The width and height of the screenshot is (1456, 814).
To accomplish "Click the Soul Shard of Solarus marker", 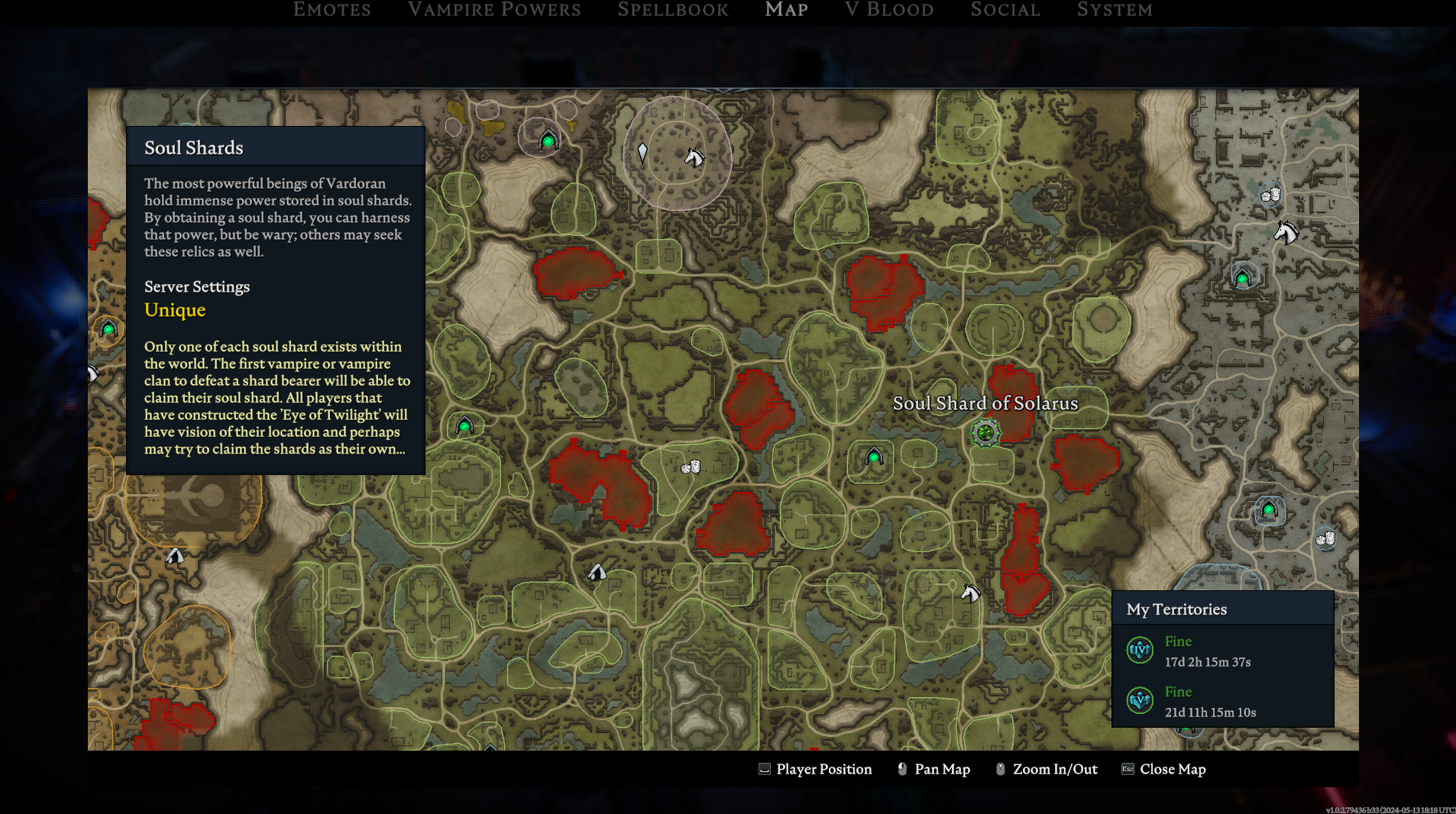I will (985, 433).
